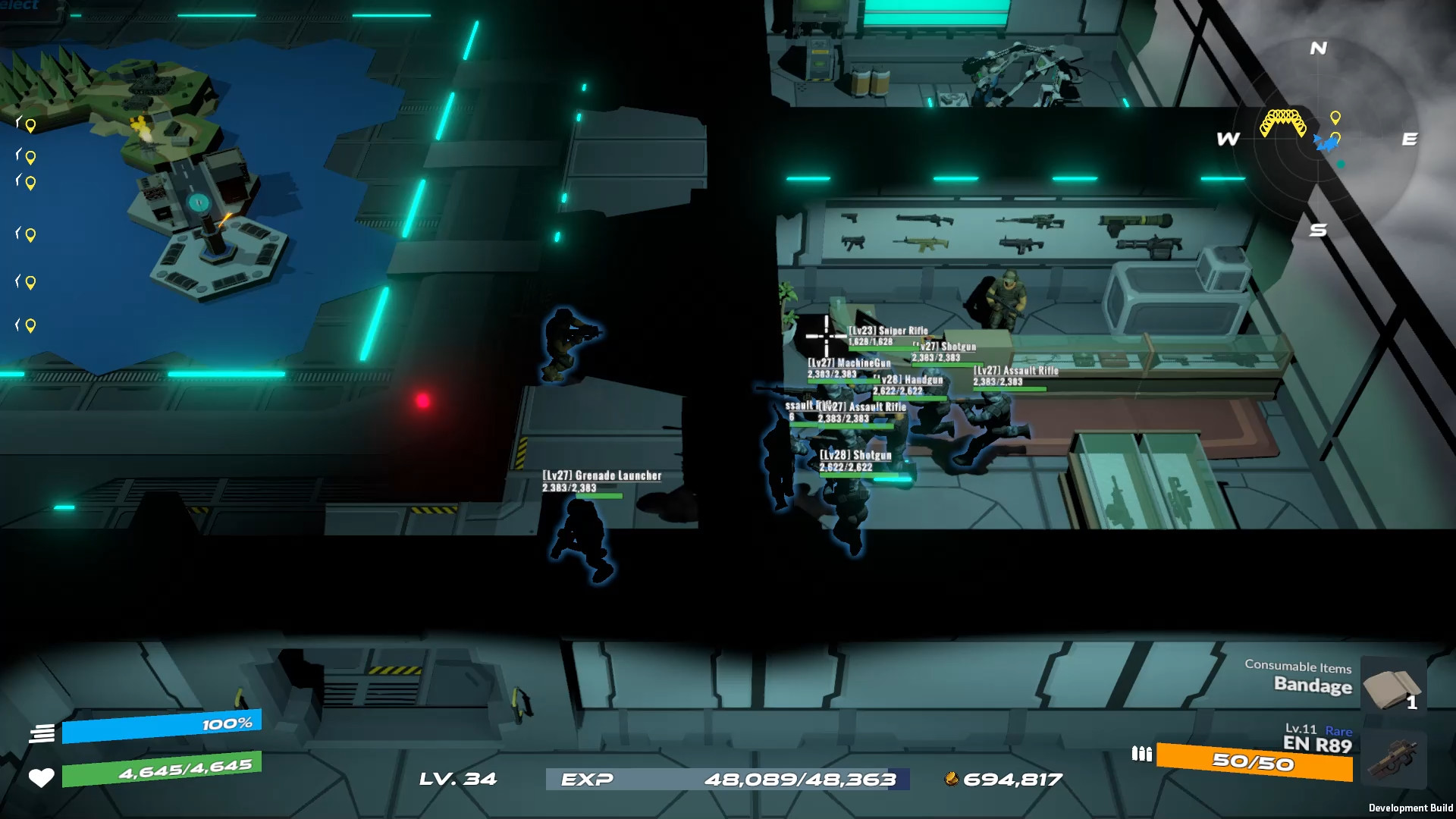The width and height of the screenshot is (1456, 819).
Task: Click the Consumable Items label
Action: click(x=1297, y=668)
